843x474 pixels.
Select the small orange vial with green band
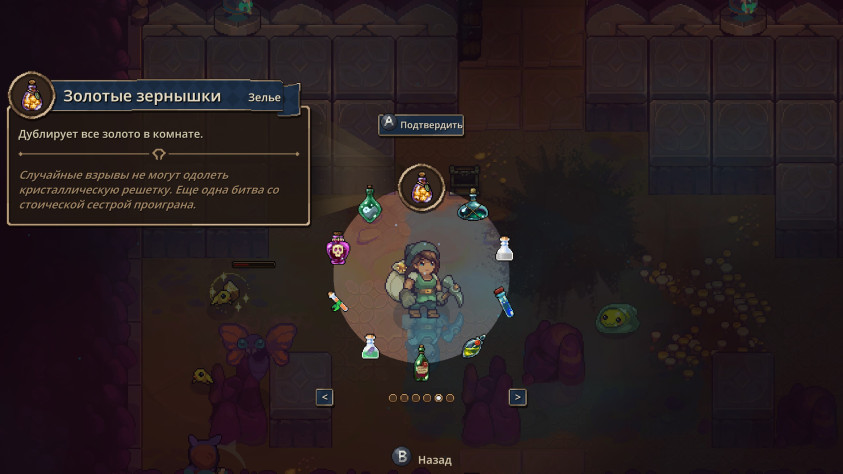337,300
